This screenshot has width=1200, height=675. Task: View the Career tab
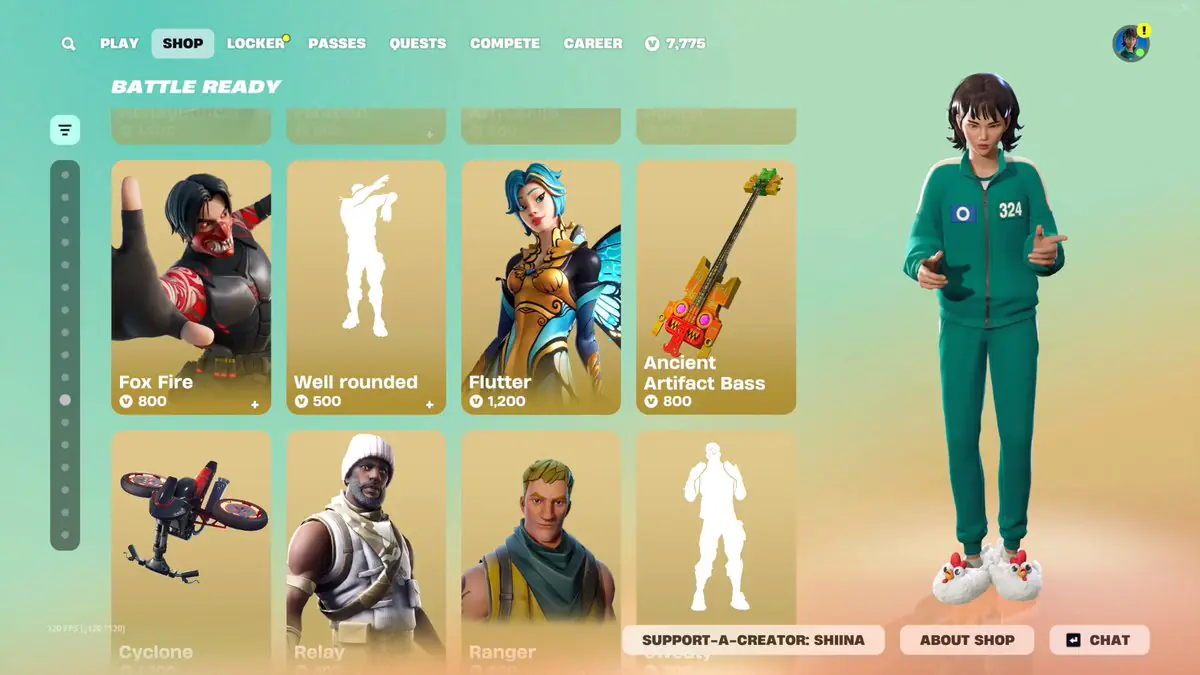tap(593, 44)
